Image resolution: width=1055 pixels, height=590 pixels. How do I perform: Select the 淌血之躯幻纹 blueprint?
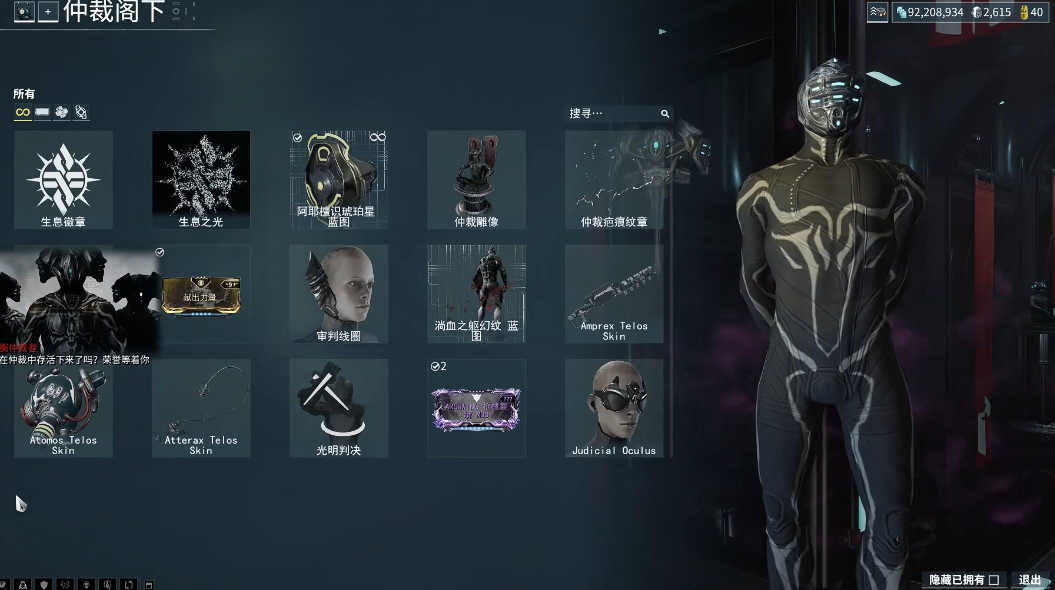pos(476,294)
